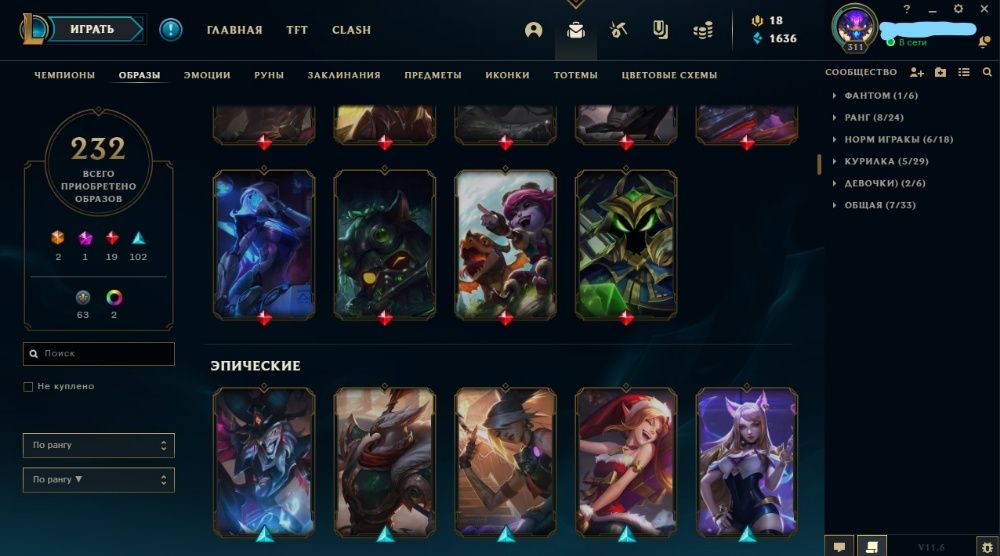Choose the ИКОНКИ tab
The image size is (1000, 556).
pyautogui.click(x=507, y=75)
